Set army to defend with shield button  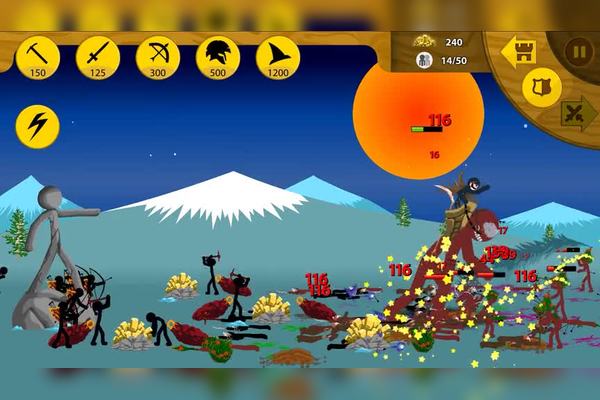coord(542,88)
